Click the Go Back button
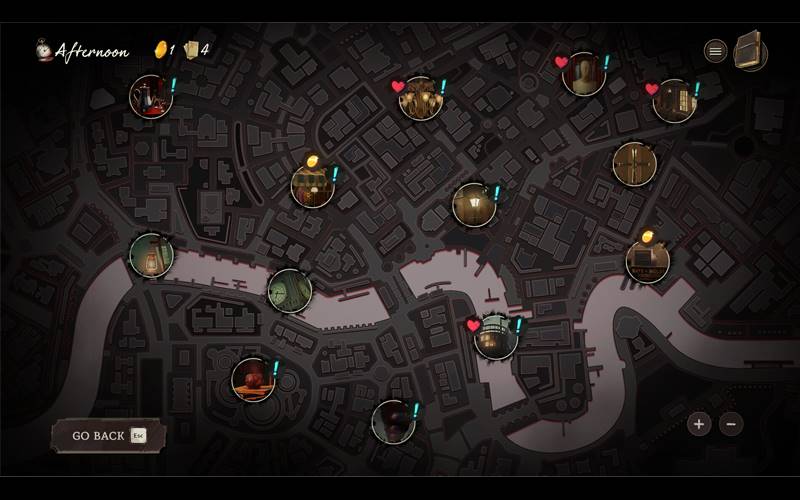 coord(108,436)
